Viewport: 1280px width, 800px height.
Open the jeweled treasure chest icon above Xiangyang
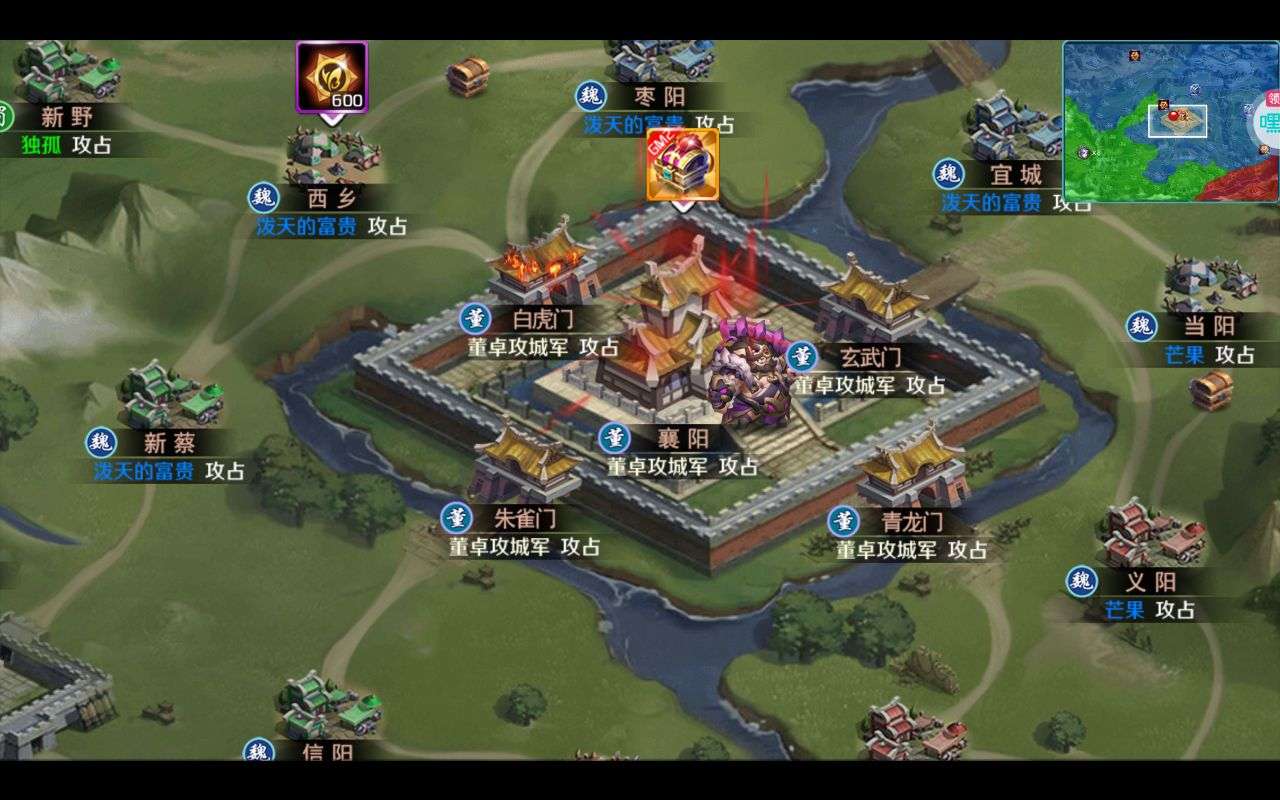(682, 164)
